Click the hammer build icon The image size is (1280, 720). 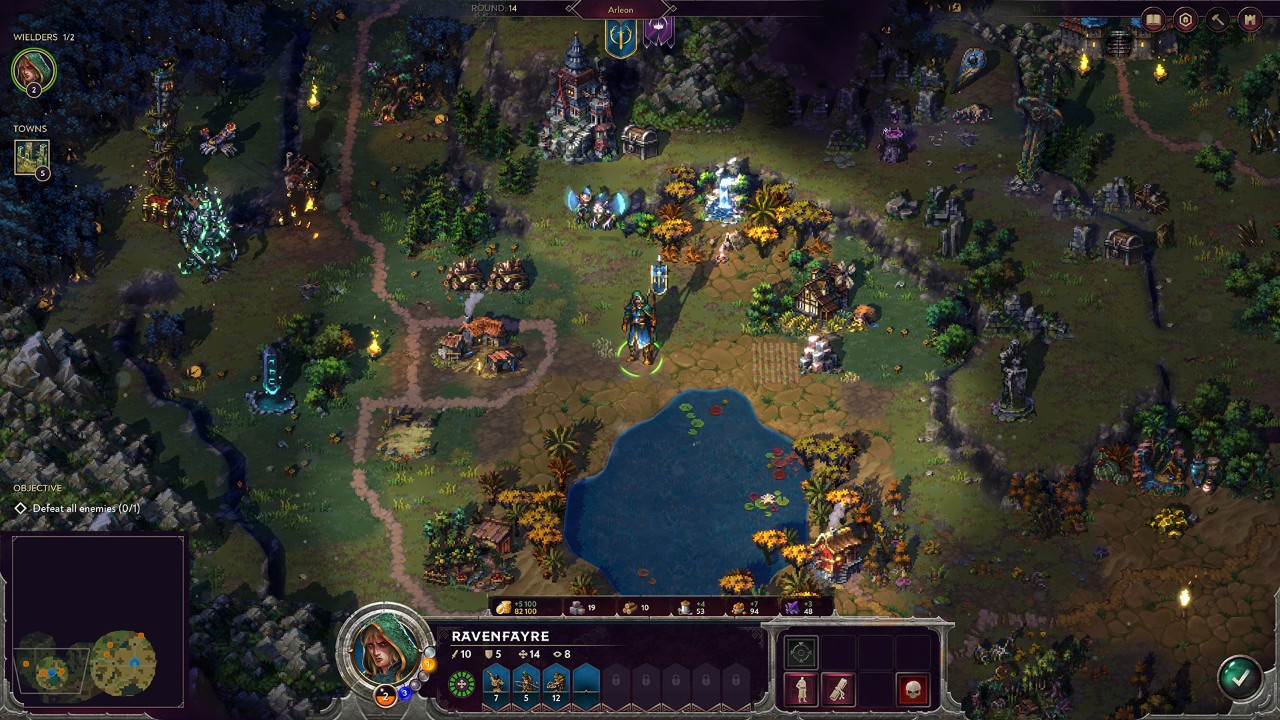[x=1218, y=19]
